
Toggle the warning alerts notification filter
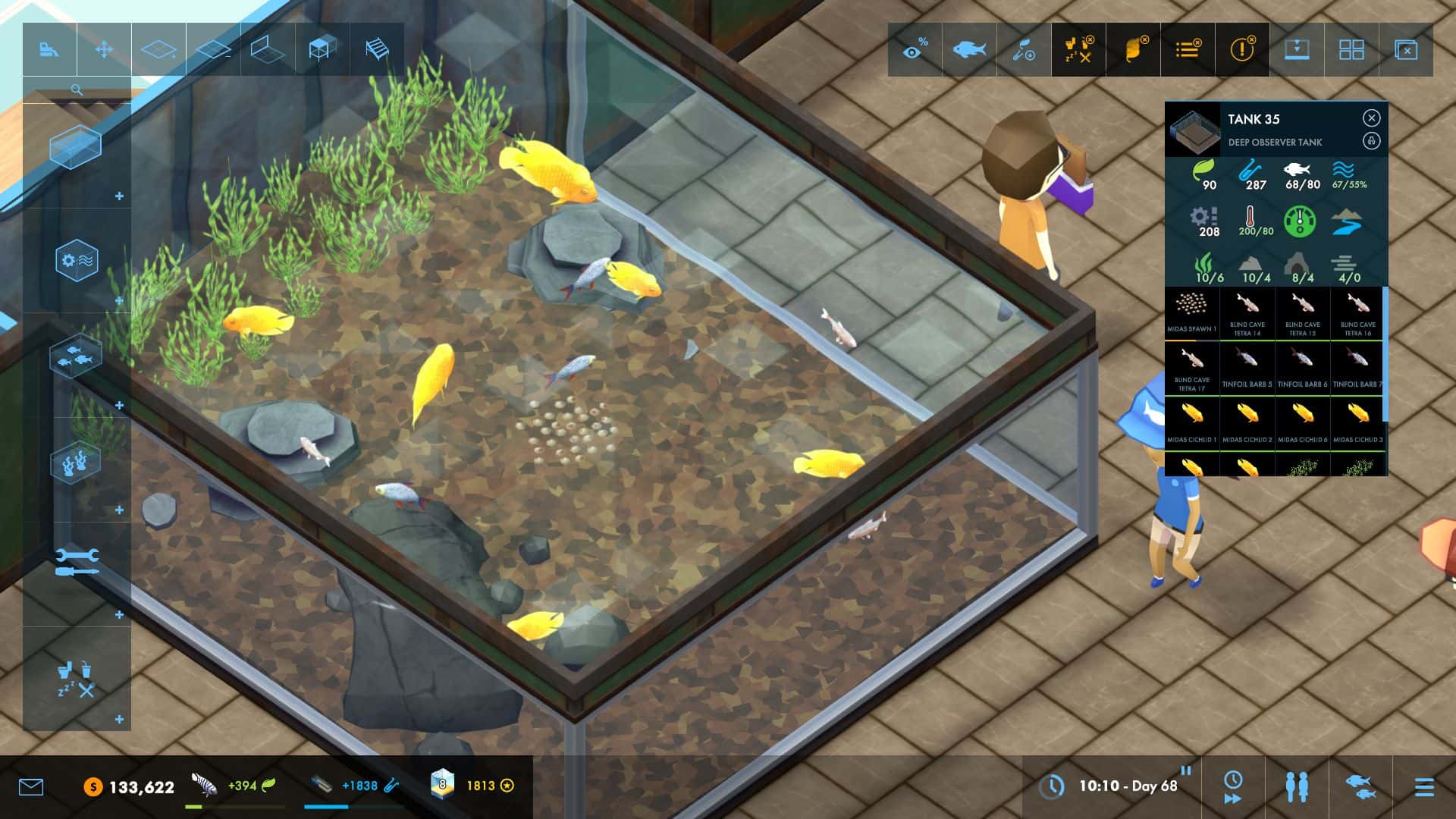tap(1243, 49)
